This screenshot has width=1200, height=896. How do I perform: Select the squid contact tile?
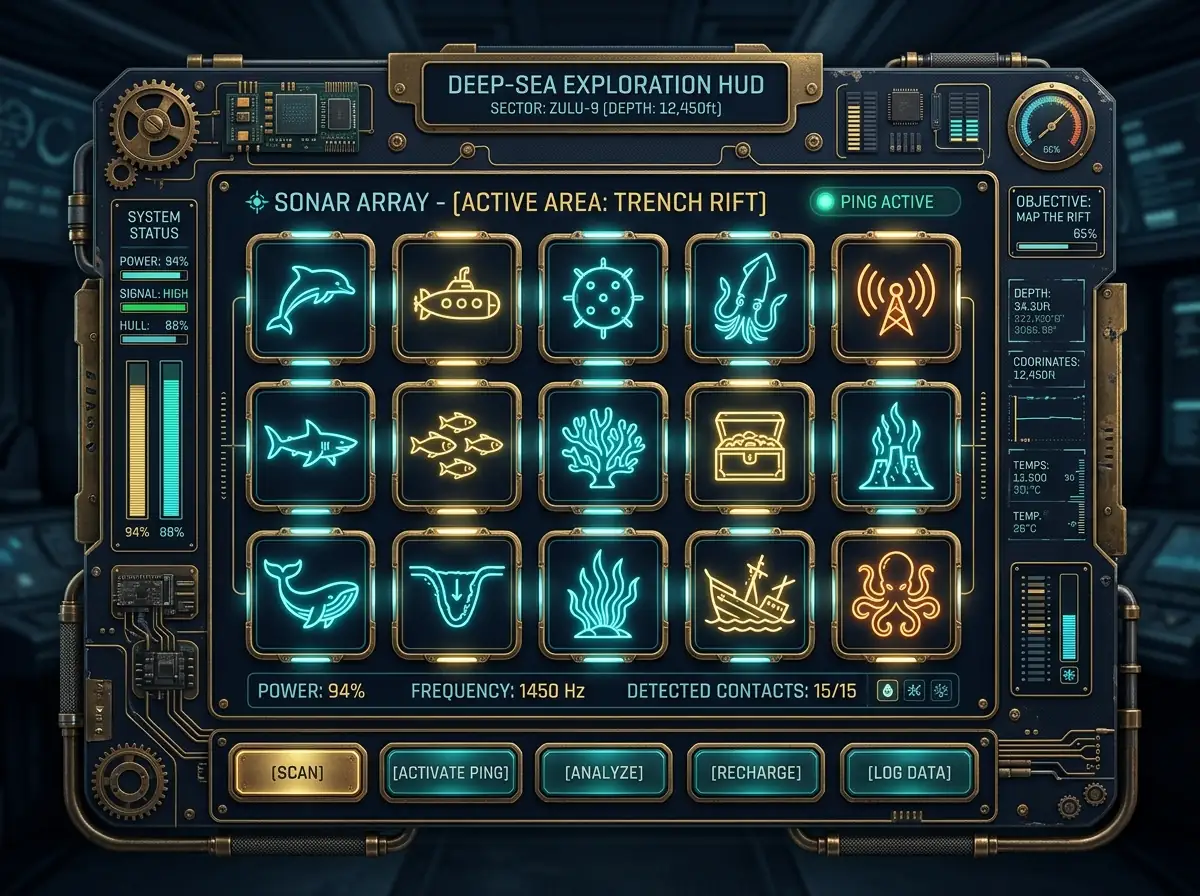[x=749, y=296]
